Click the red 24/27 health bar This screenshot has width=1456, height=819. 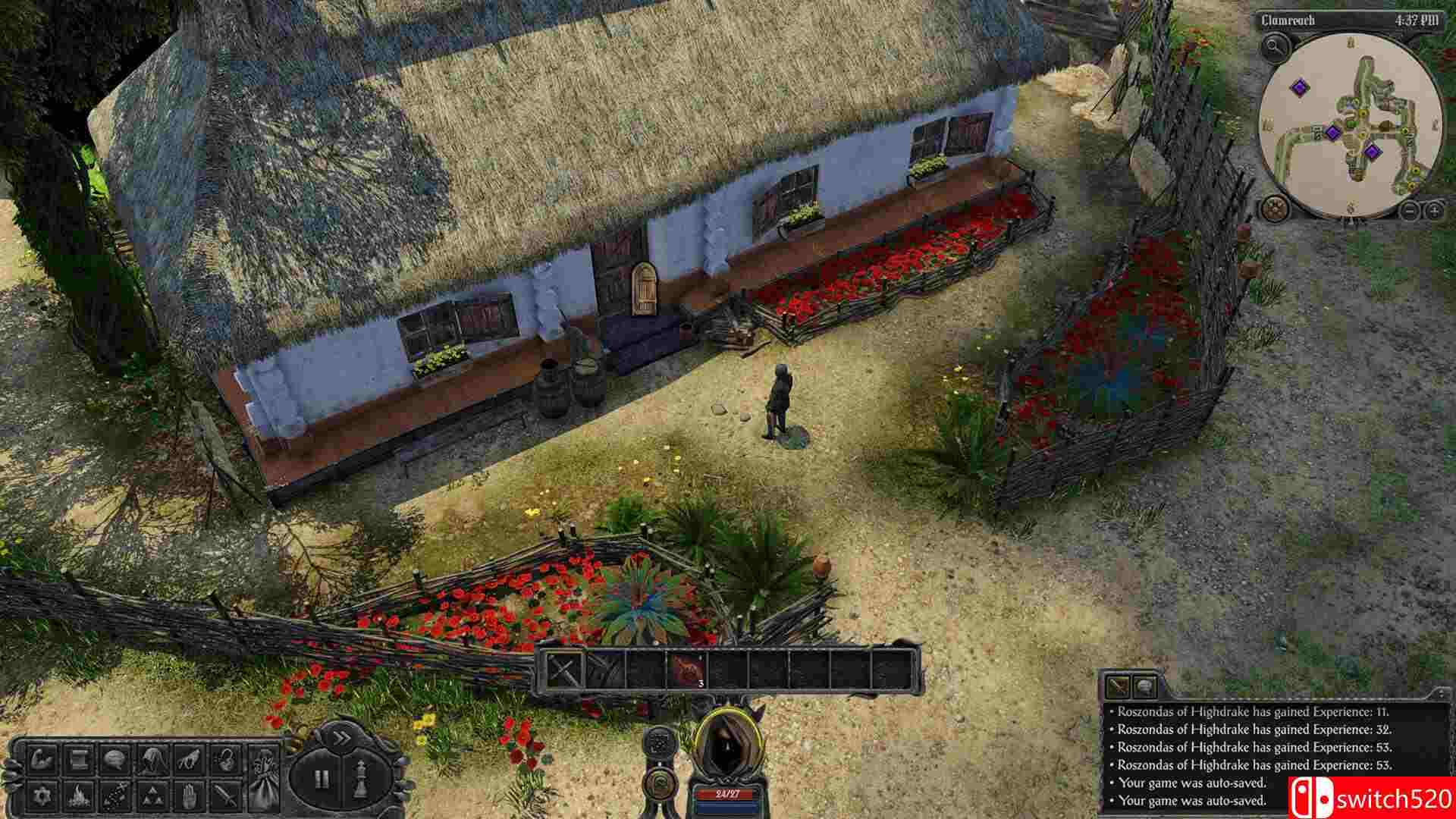tap(730, 795)
